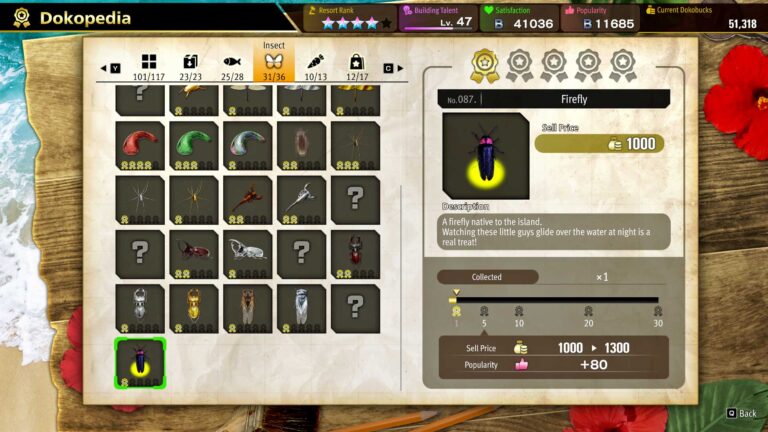Switch to the all-categories grid tab
Viewport: 768px width, 432px height.
click(x=148, y=66)
